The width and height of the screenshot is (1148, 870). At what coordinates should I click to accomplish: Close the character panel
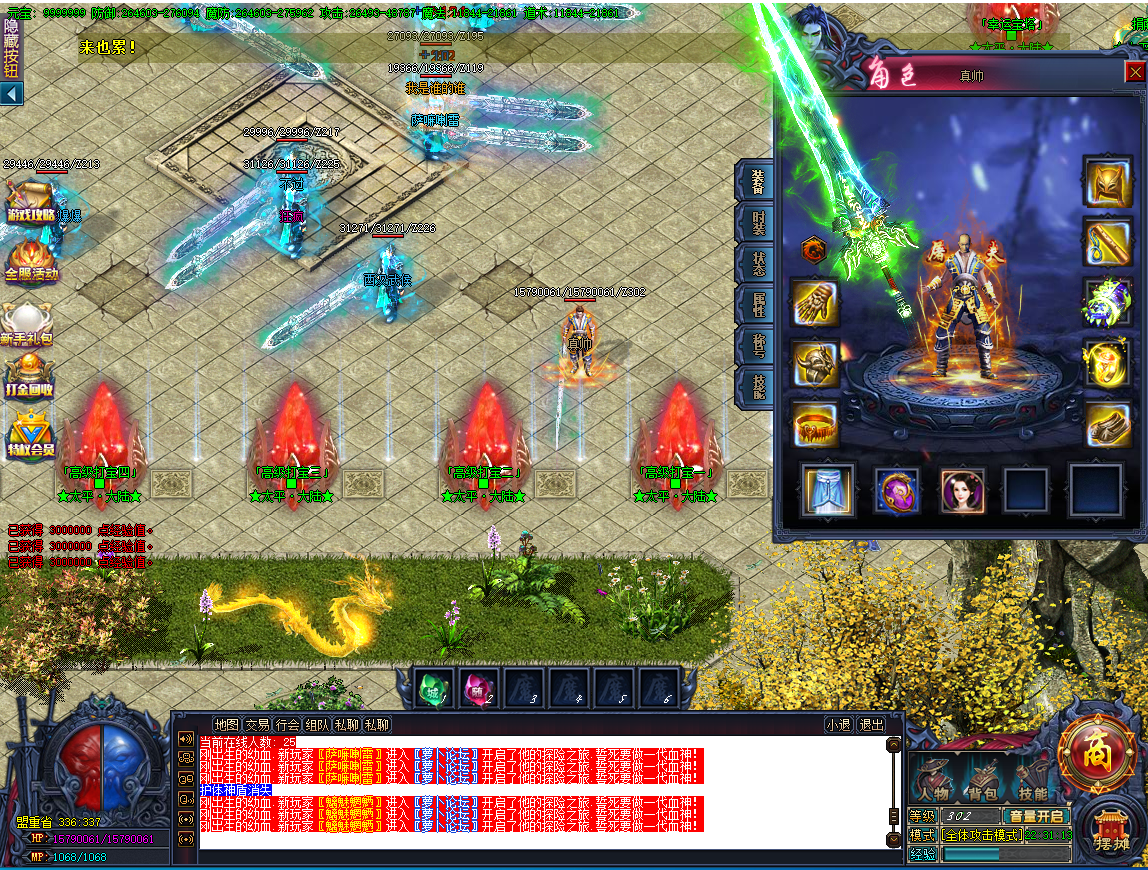[1135, 71]
